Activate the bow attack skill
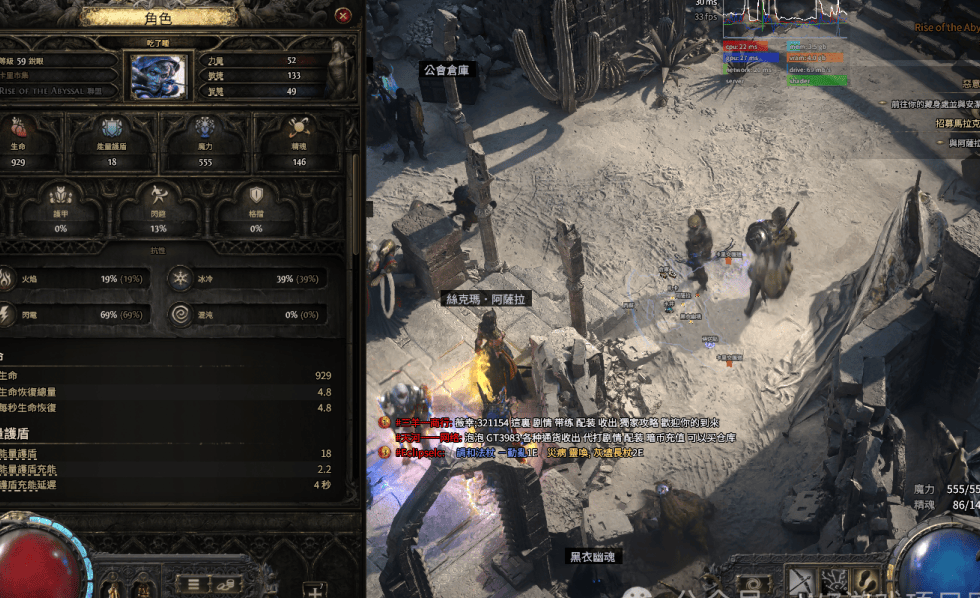 coord(800,582)
